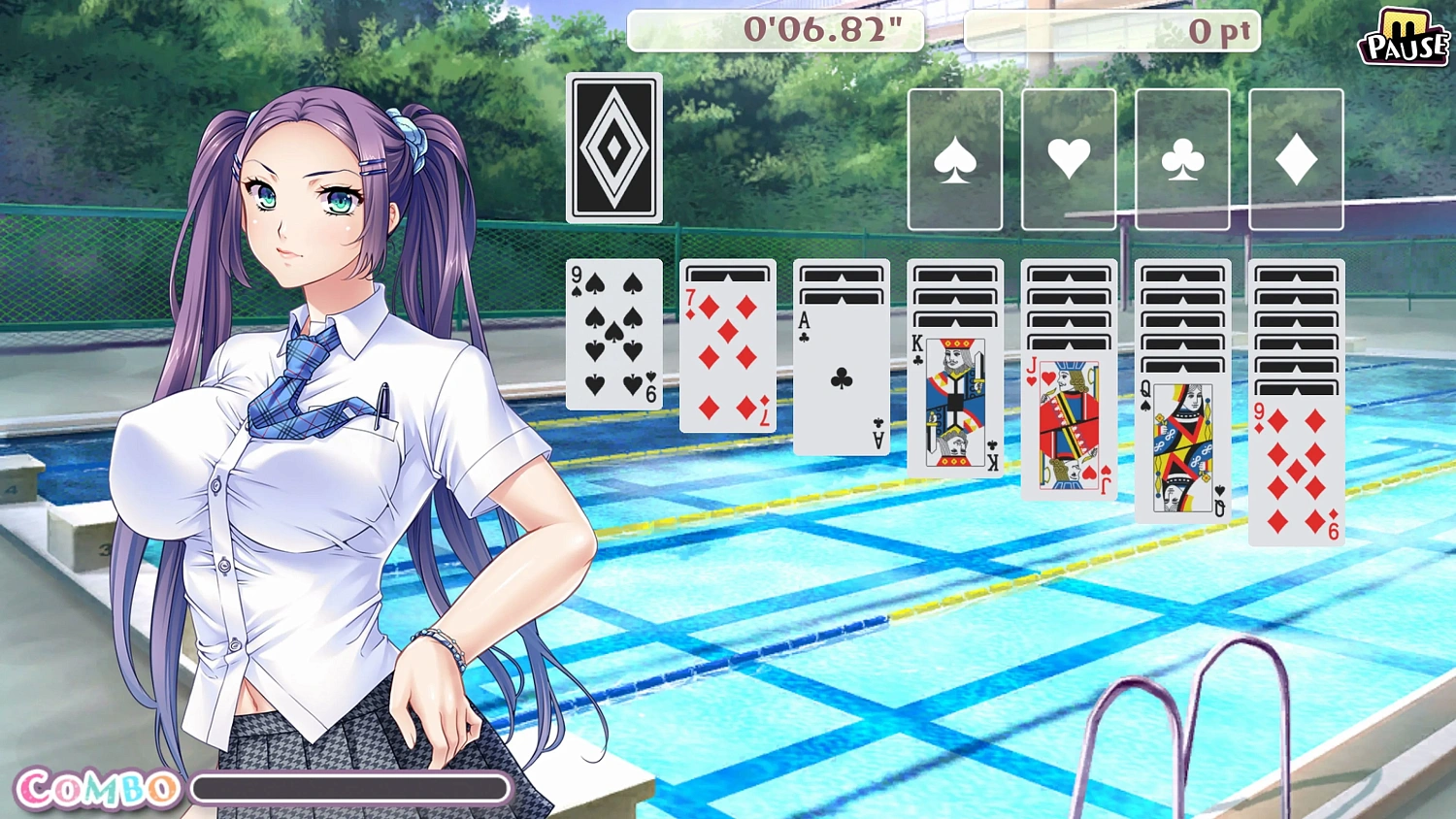This screenshot has height=819, width=1456.
Task: Select the 9 of diamonds card
Action: pos(1295,471)
